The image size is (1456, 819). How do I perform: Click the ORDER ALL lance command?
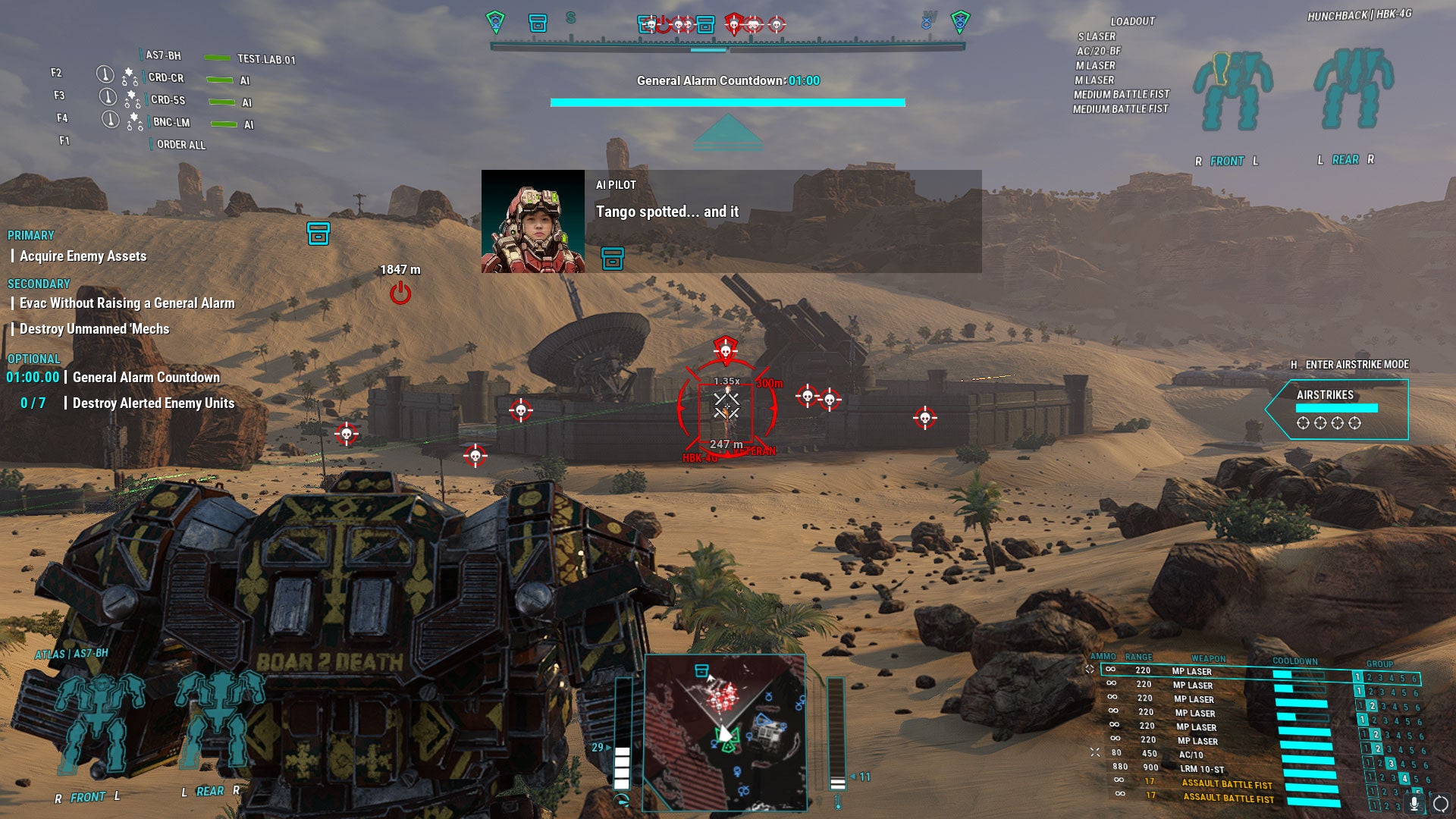coord(180,145)
